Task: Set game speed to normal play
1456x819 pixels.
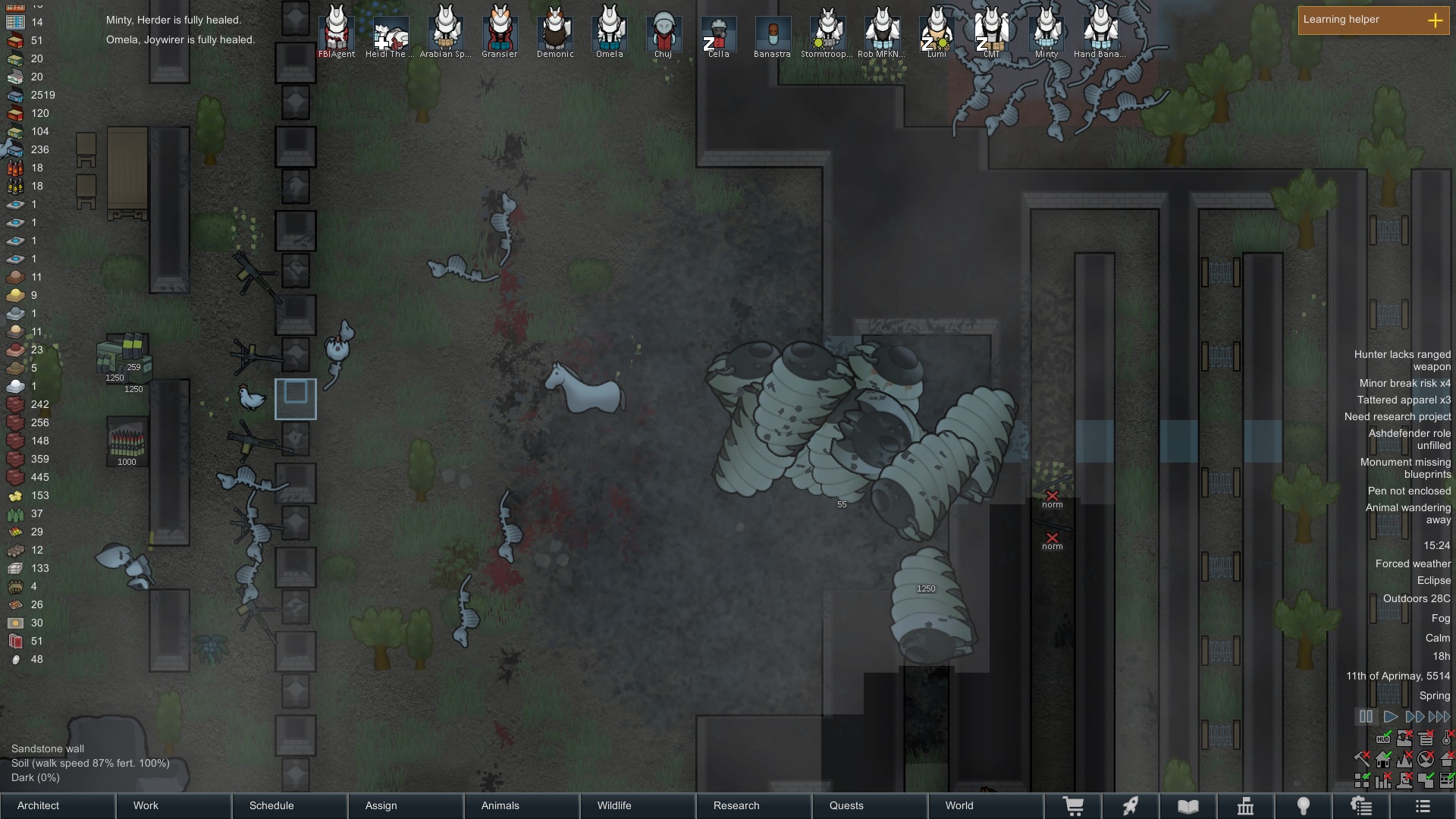Action: tap(1390, 717)
